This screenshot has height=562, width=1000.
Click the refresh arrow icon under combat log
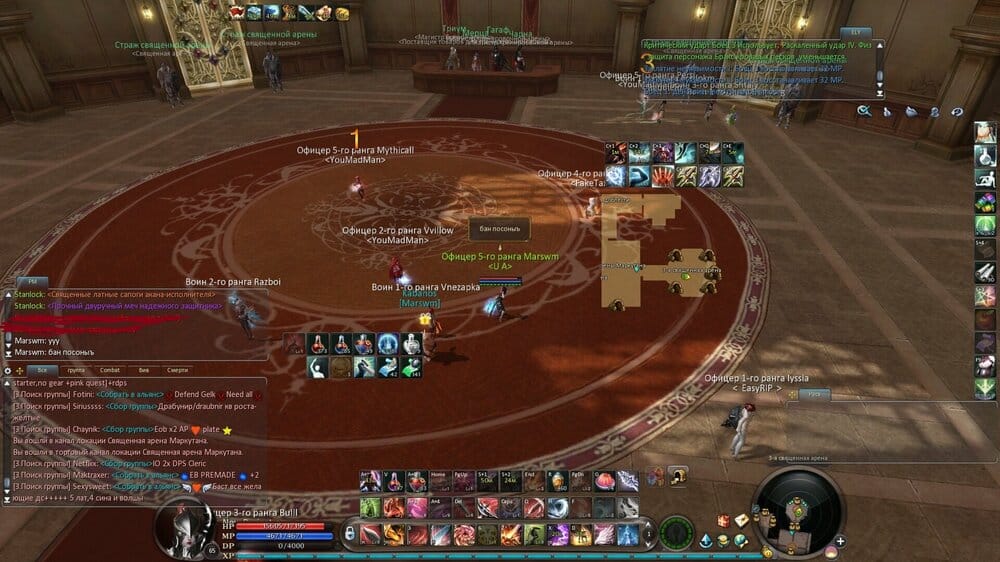pyautogui.click(x=957, y=111)
